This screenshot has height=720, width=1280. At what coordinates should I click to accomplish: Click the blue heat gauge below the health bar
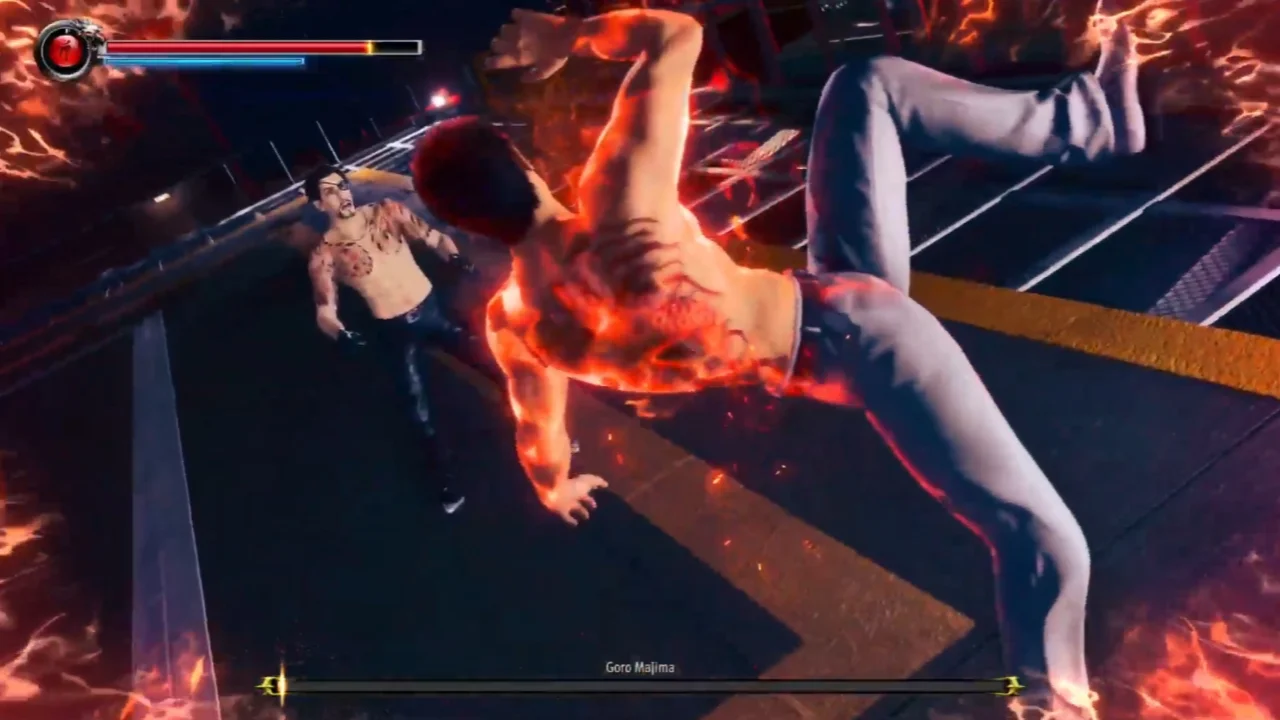pyautogui.click(x=200, y=60)
